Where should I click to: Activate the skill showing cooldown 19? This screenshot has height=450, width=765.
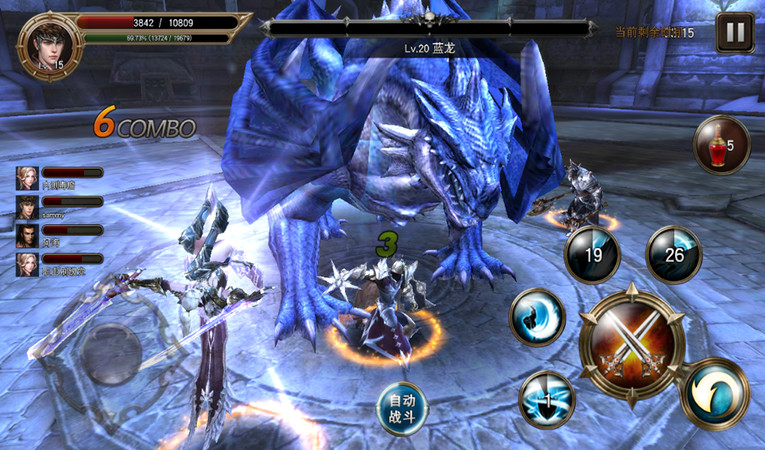coord(592,256)
